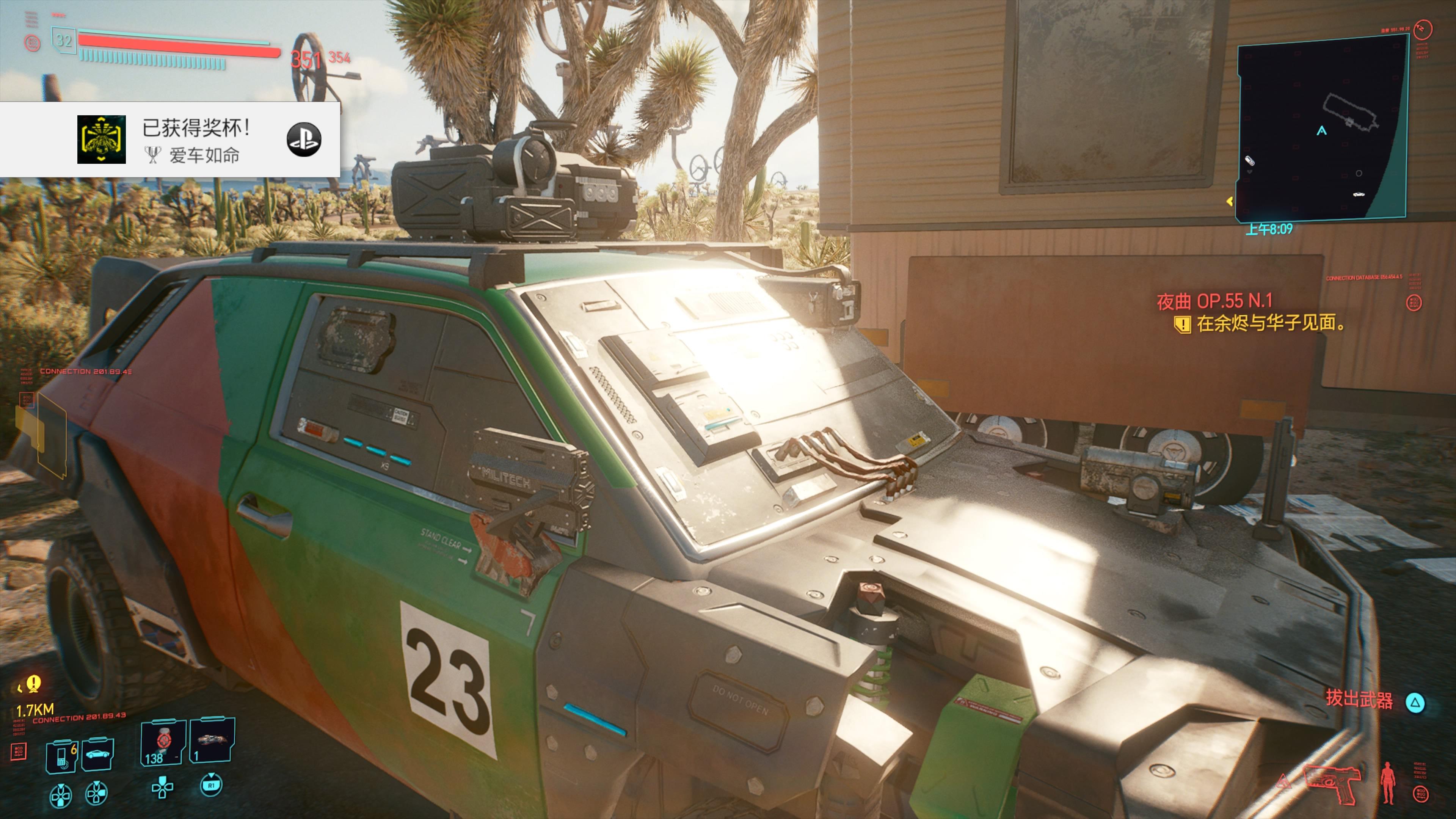Image resolution: width=1456 pixels, height=819 pixels.
Task: Select the call vehicle car slot
Action: (98, 754)
